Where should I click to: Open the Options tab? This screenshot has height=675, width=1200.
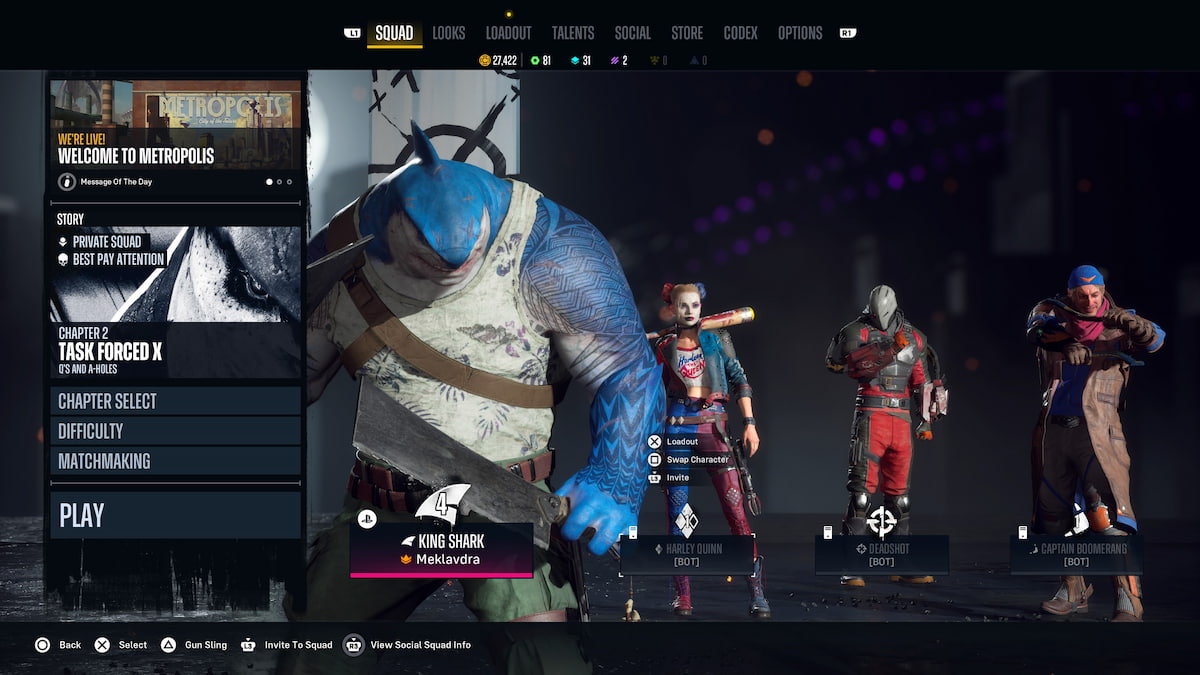click(800, 33)
